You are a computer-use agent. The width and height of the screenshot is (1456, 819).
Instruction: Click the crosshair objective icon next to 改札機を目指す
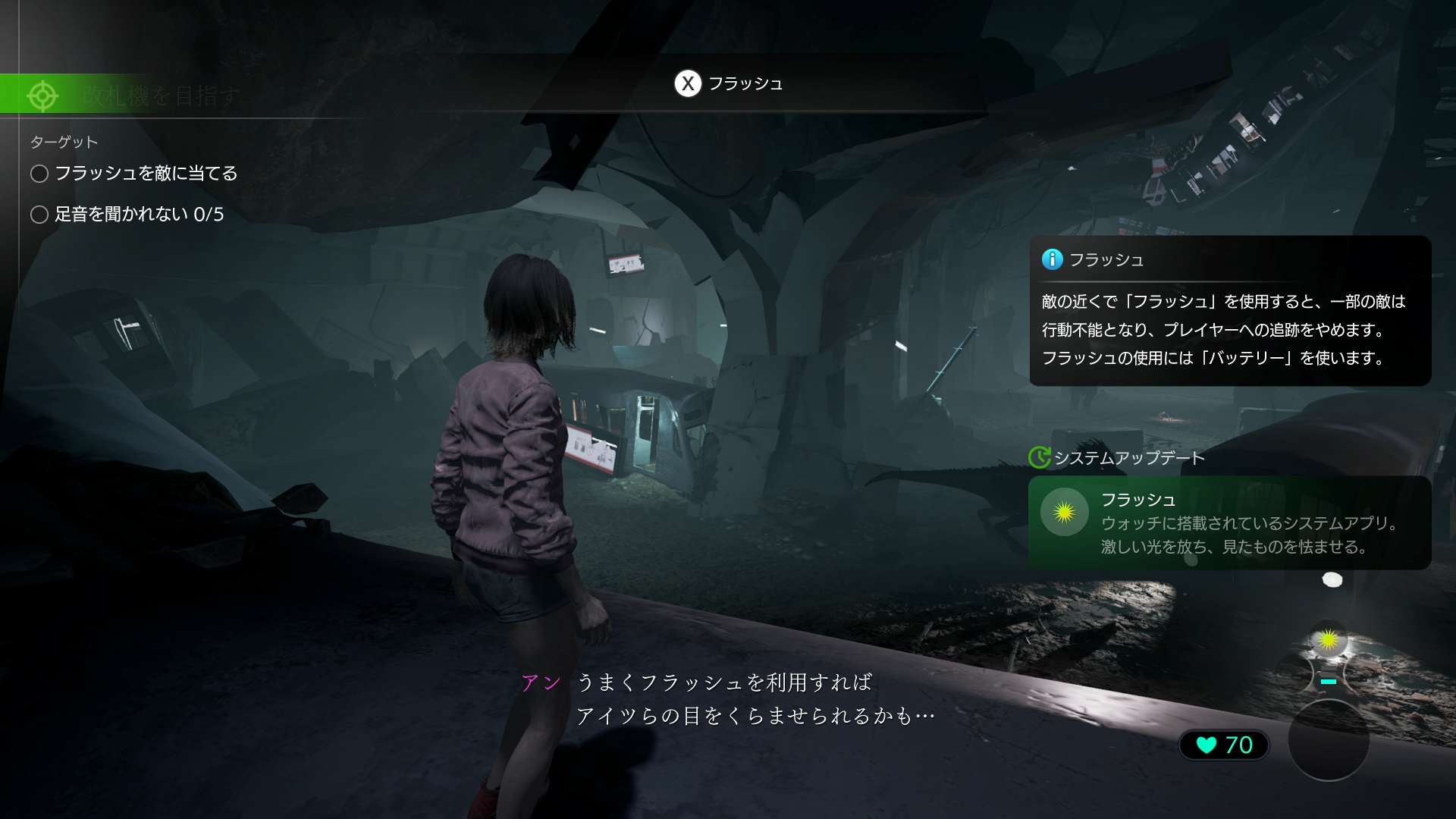43,96
